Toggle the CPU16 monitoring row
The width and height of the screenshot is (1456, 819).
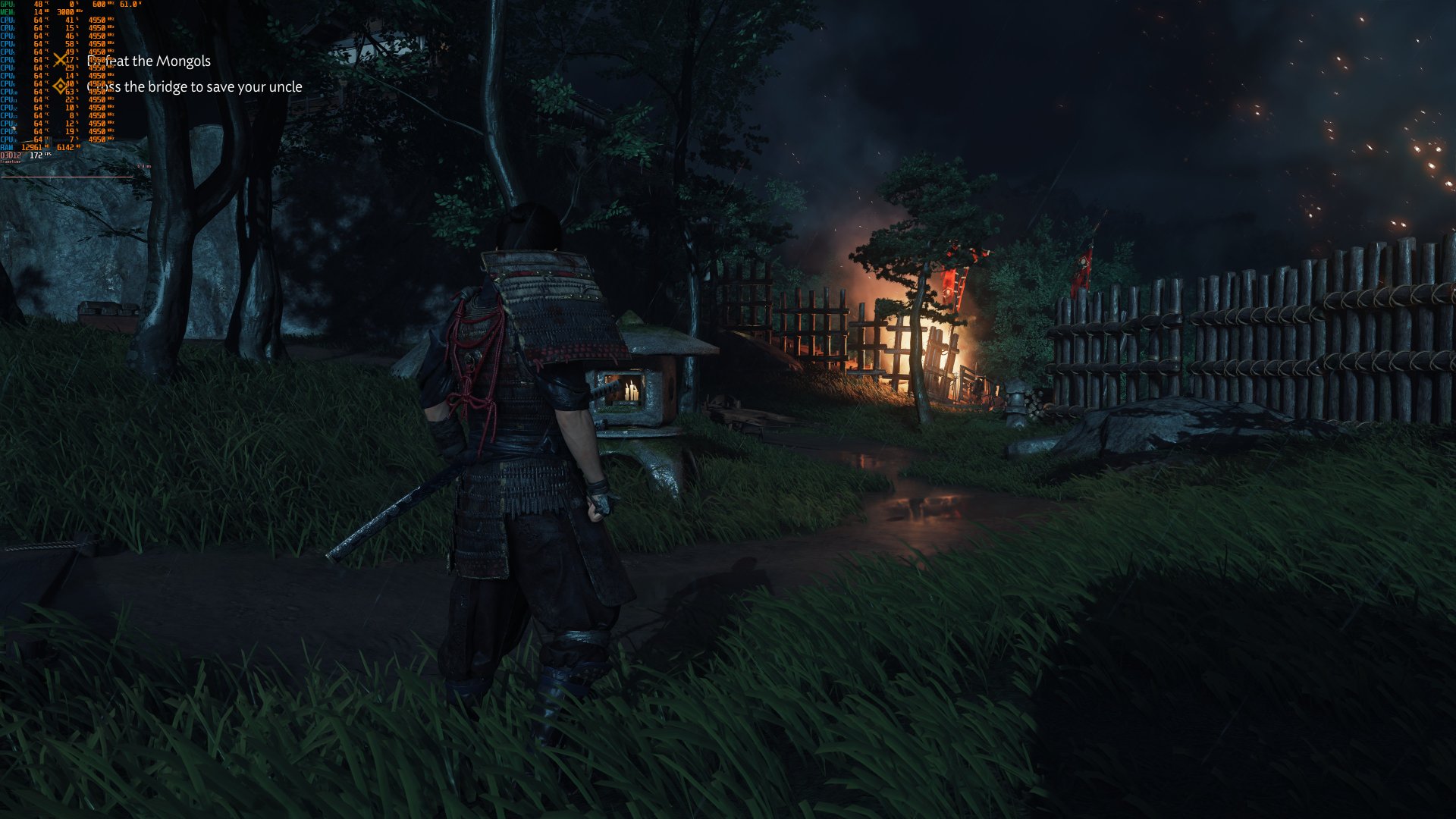[8, 139]
